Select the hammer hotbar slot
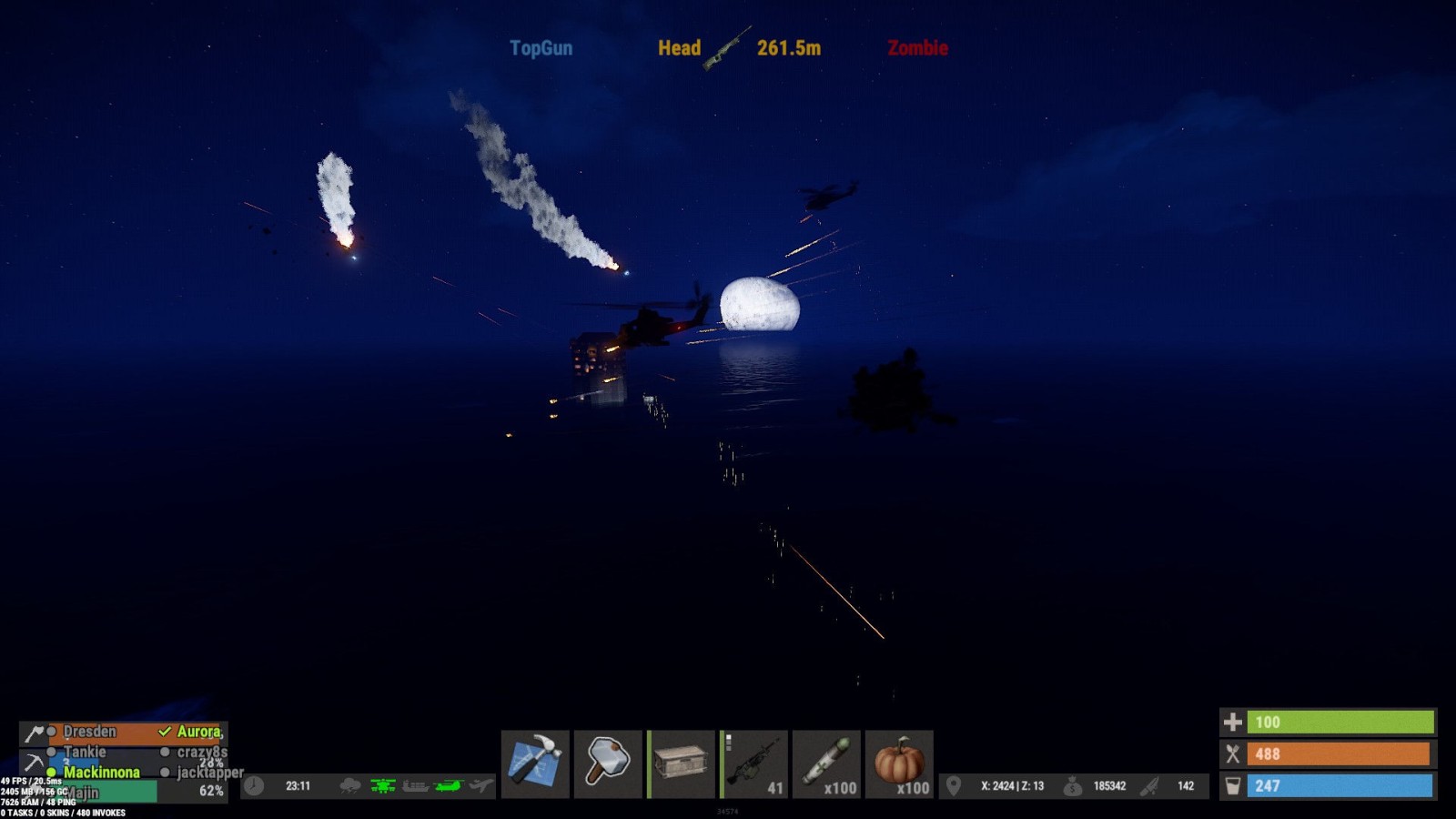This screenshot has width=1456, height=819. 608,763
